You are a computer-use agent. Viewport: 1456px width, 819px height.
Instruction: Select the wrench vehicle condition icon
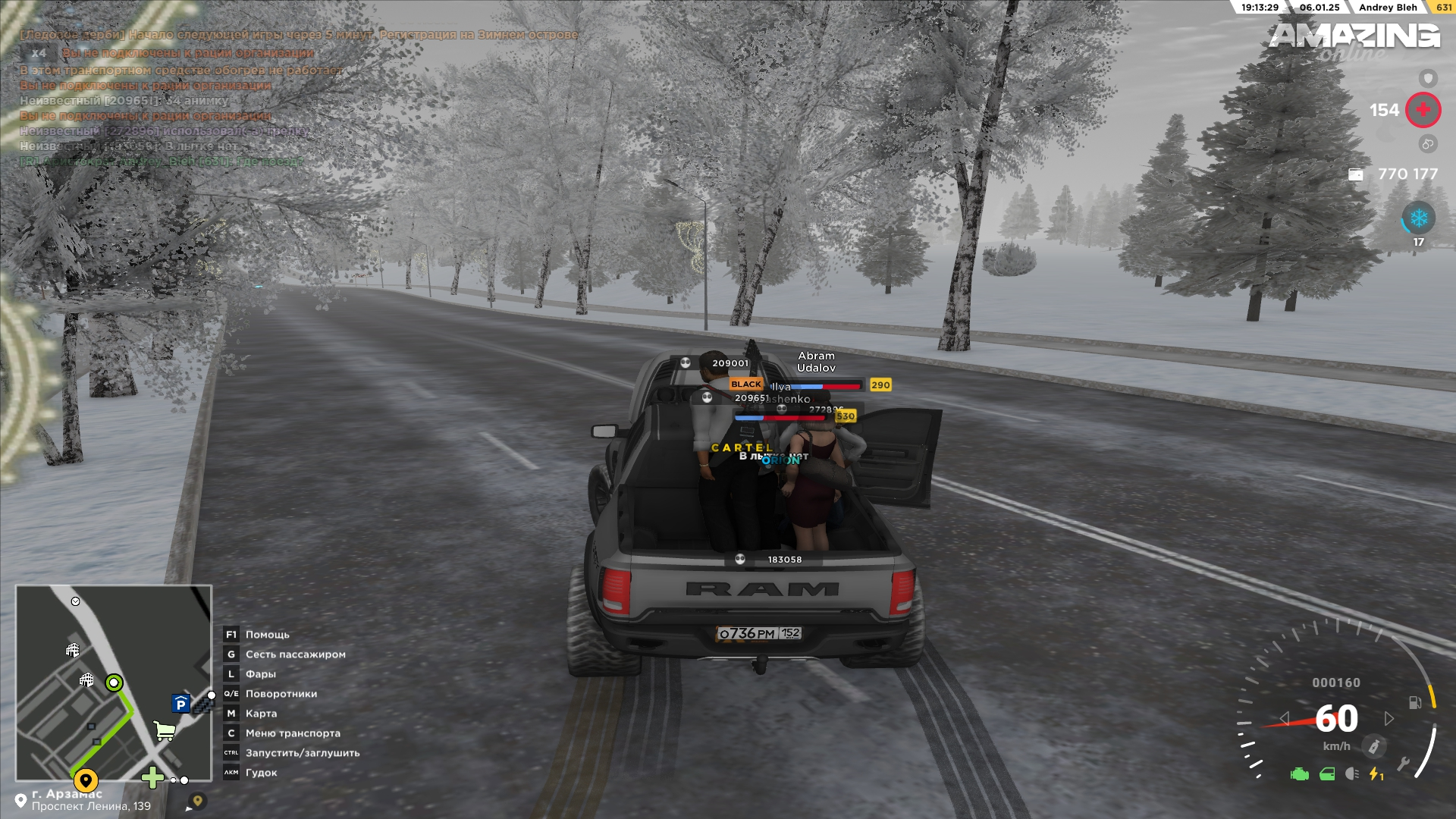click(1403, 764)
